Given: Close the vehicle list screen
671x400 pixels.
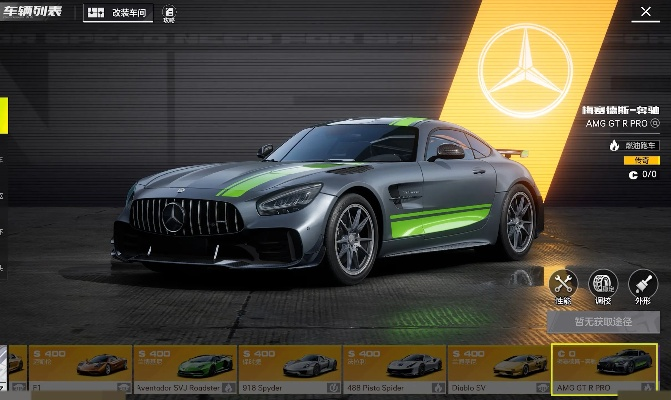Looking at the screenshot, I should (644, 13).
